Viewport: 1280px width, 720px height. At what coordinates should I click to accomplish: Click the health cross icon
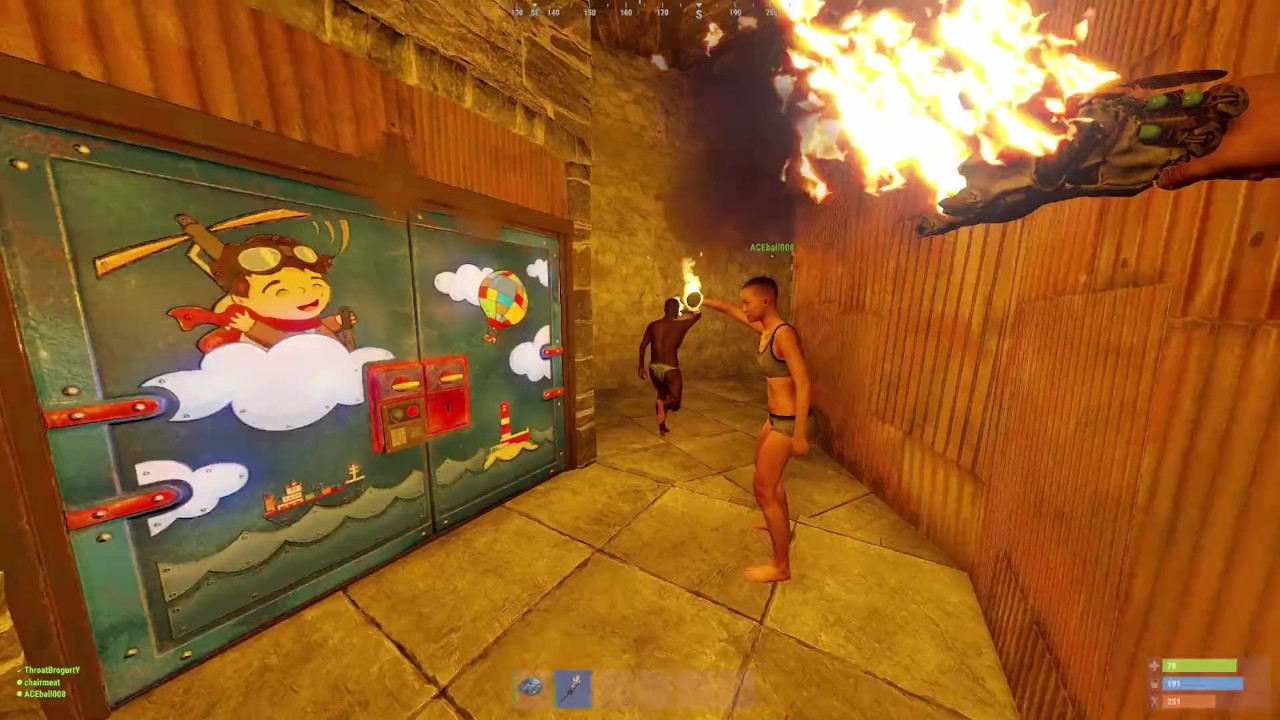click(x=1155, y=665)
